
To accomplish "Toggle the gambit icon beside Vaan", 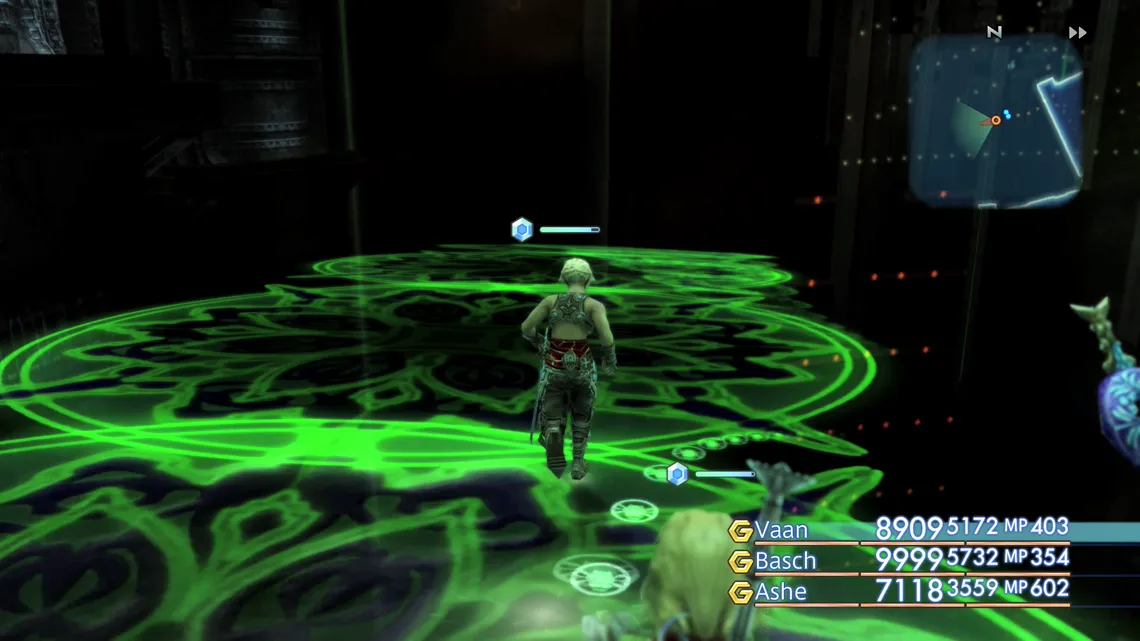I will click(x=740, y=531).
